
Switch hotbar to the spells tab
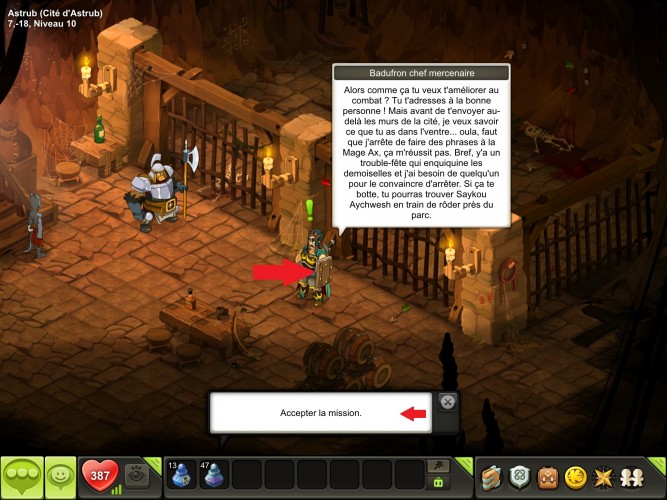click(x=437, y=466)
